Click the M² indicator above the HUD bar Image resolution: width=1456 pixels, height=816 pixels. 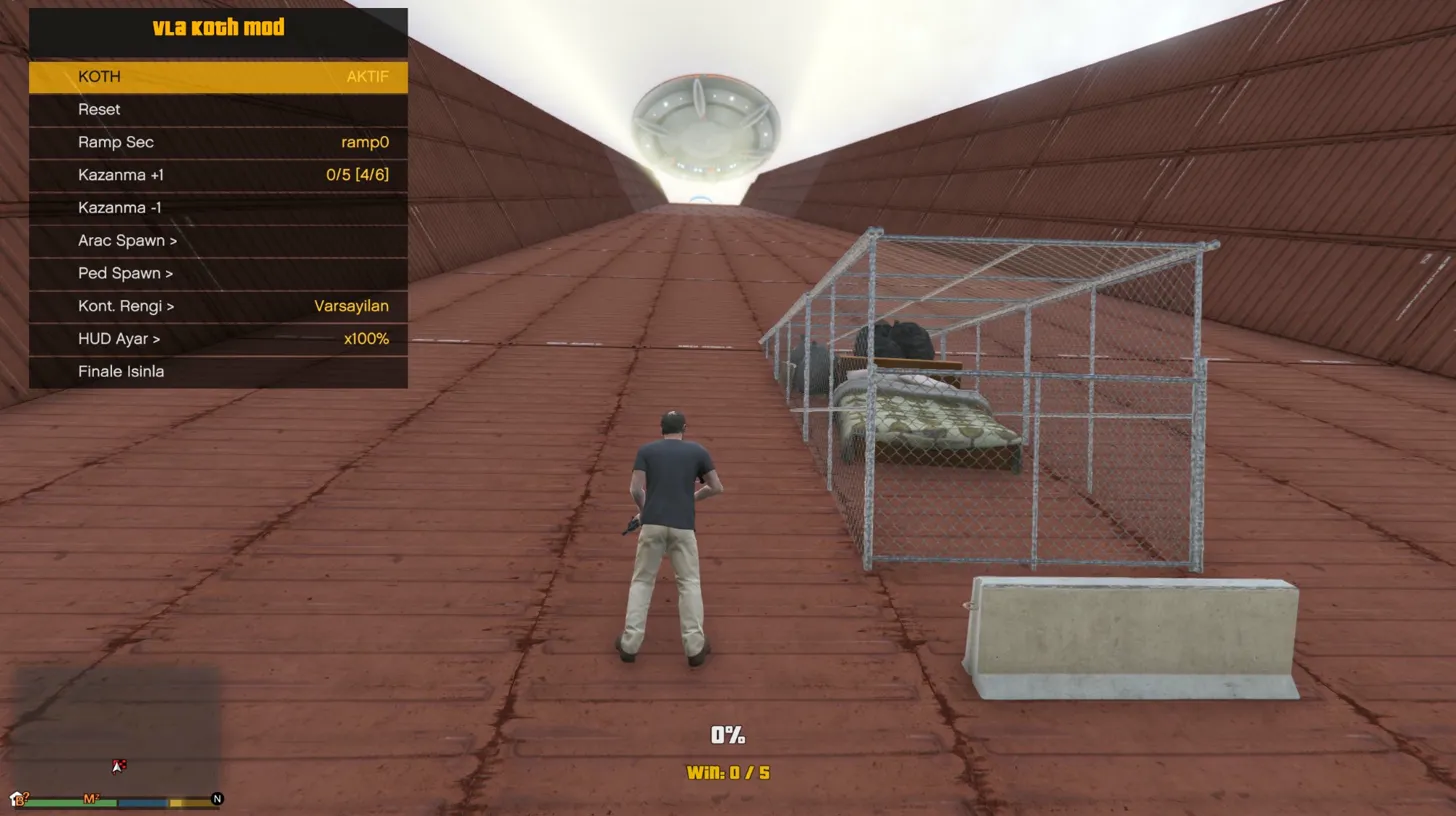click(x=91, y=799)
